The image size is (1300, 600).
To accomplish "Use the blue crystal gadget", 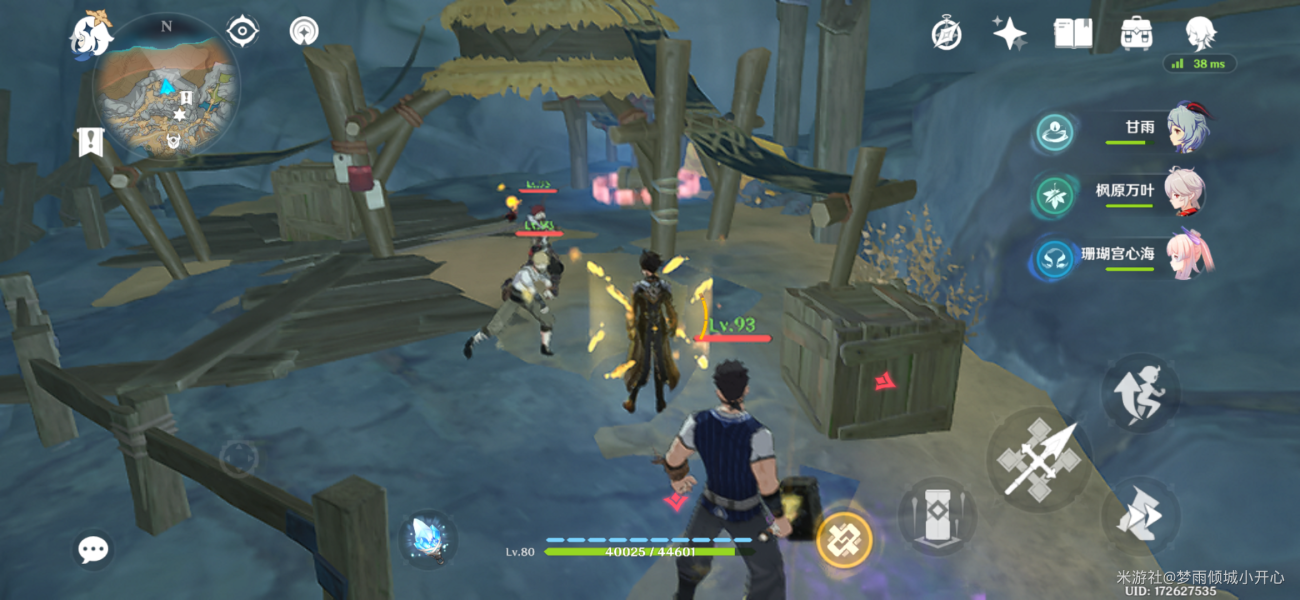I will click(x=429, y=540).
